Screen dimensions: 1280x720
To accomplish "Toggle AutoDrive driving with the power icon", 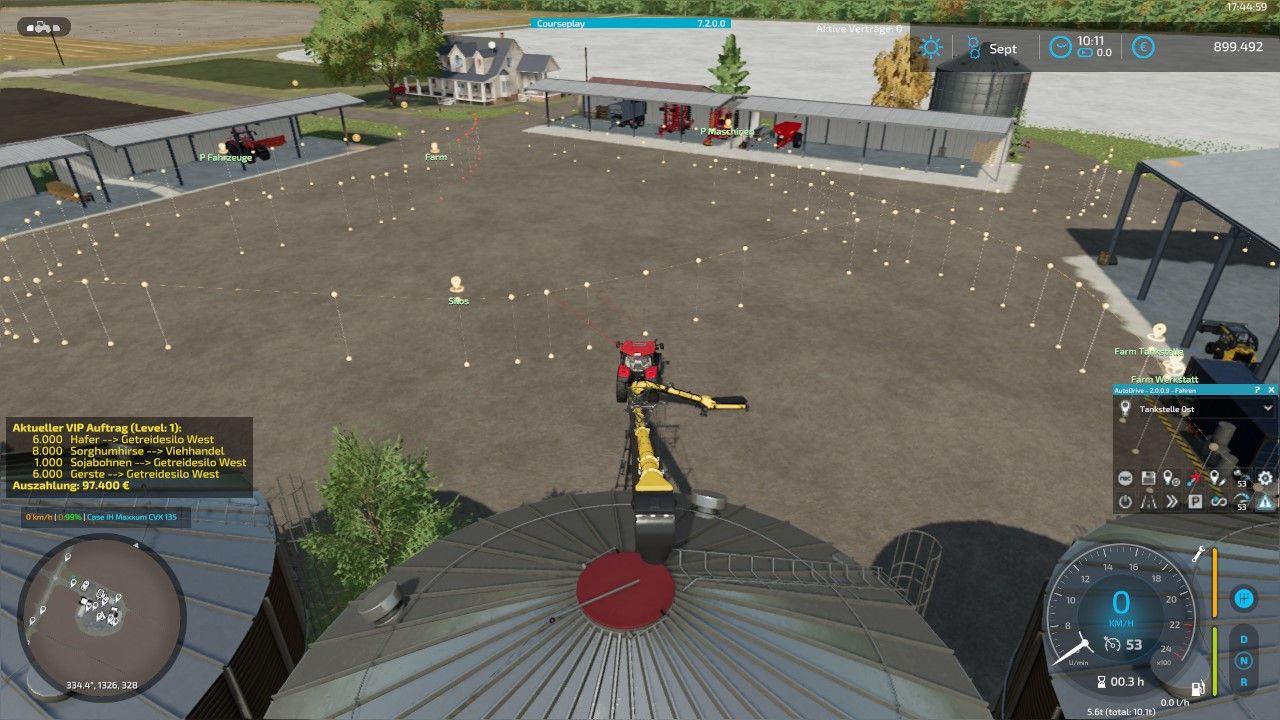I will pos(1125,500).
